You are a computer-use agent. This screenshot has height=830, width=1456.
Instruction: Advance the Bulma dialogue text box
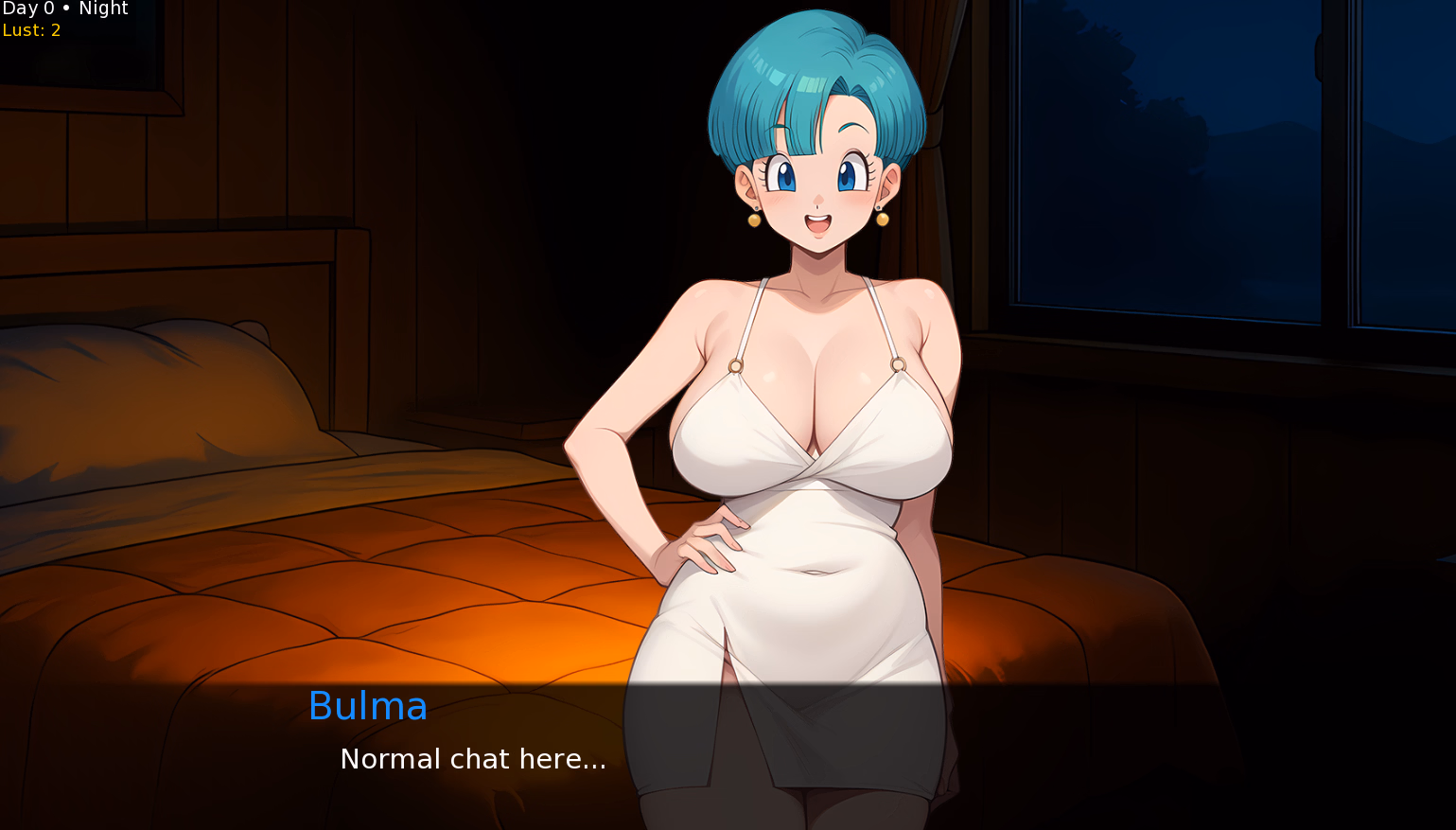coord(727,755)
